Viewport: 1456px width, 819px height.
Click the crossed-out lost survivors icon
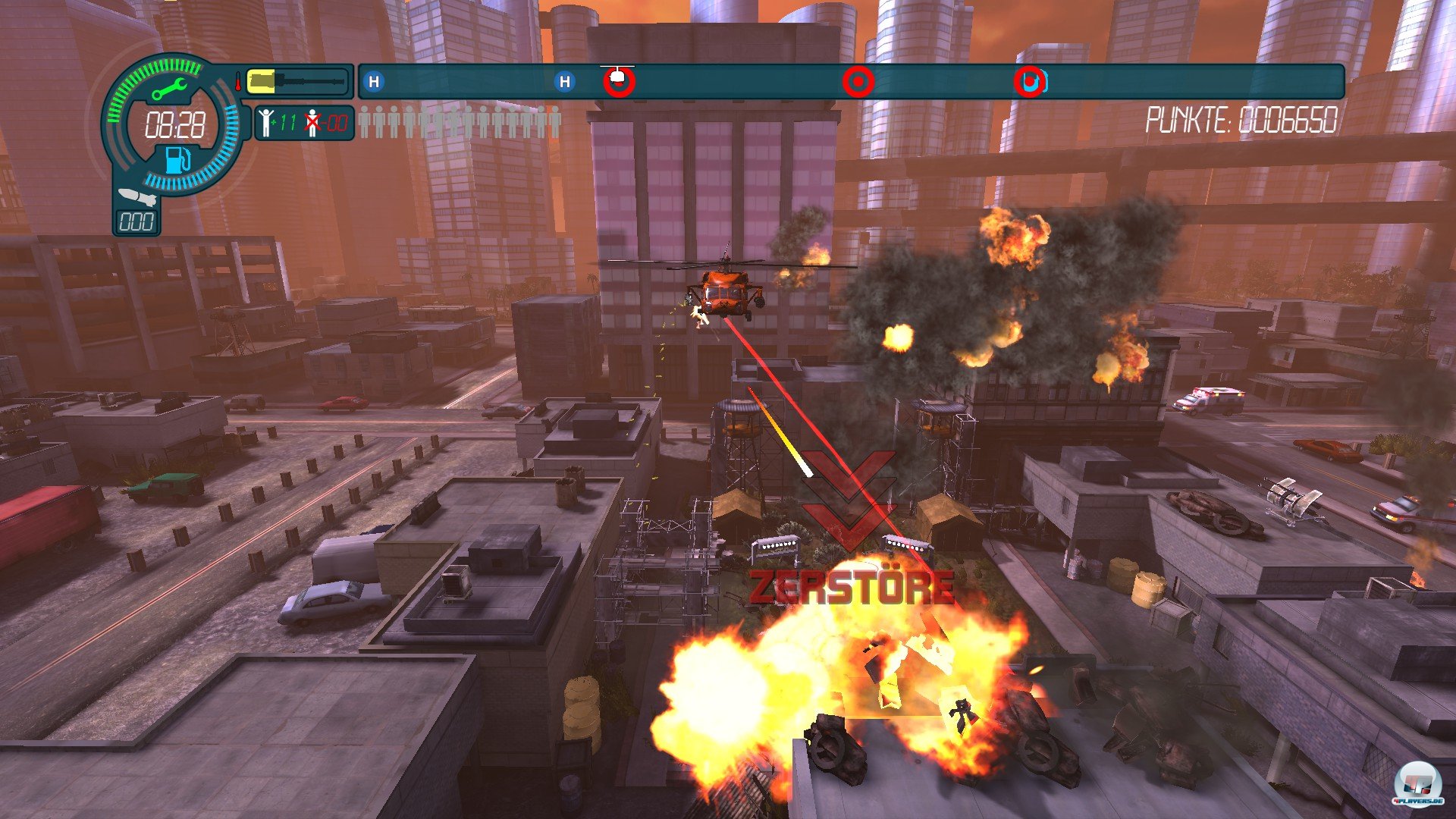312,122
